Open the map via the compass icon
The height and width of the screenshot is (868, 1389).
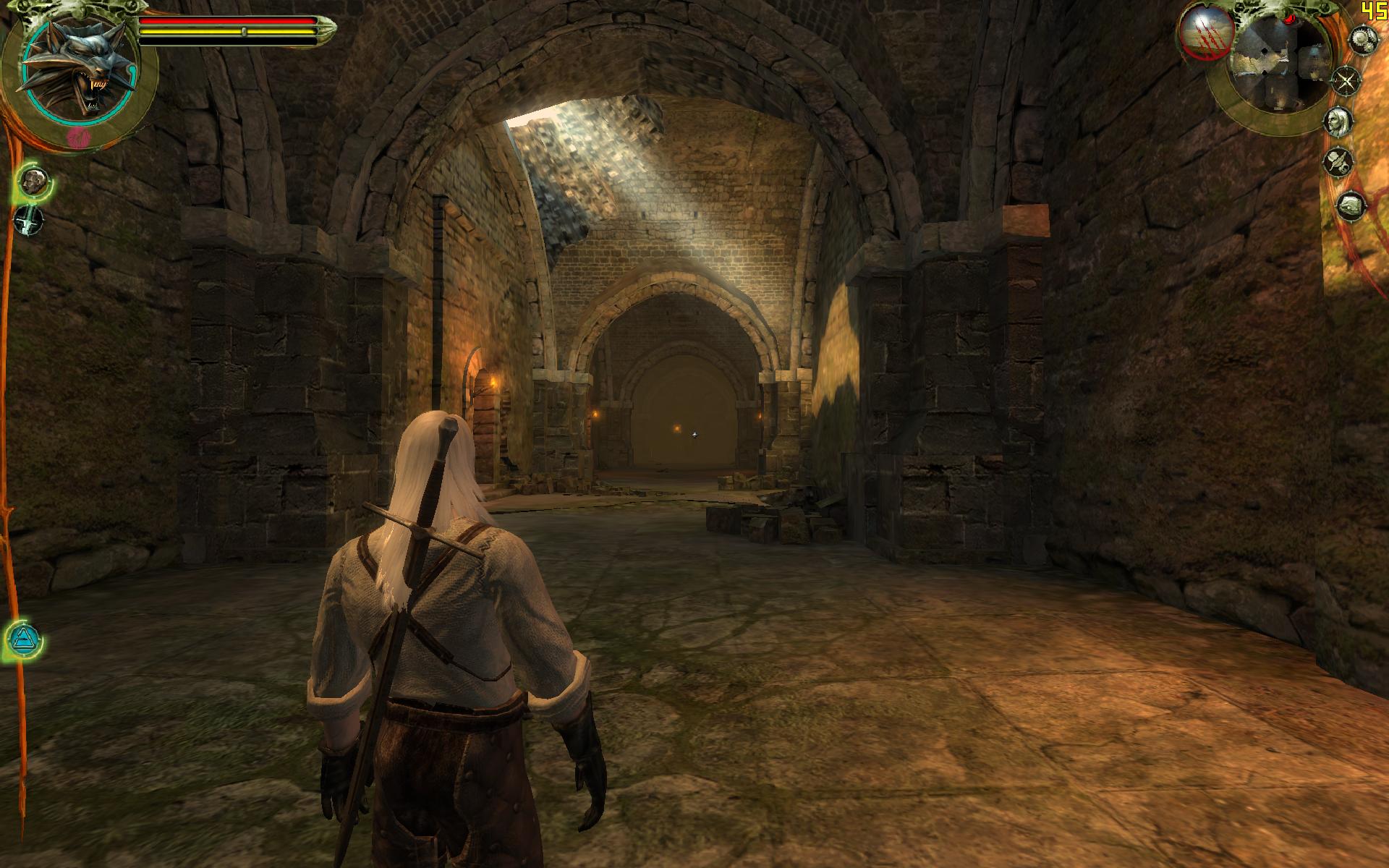point(1346,80)
